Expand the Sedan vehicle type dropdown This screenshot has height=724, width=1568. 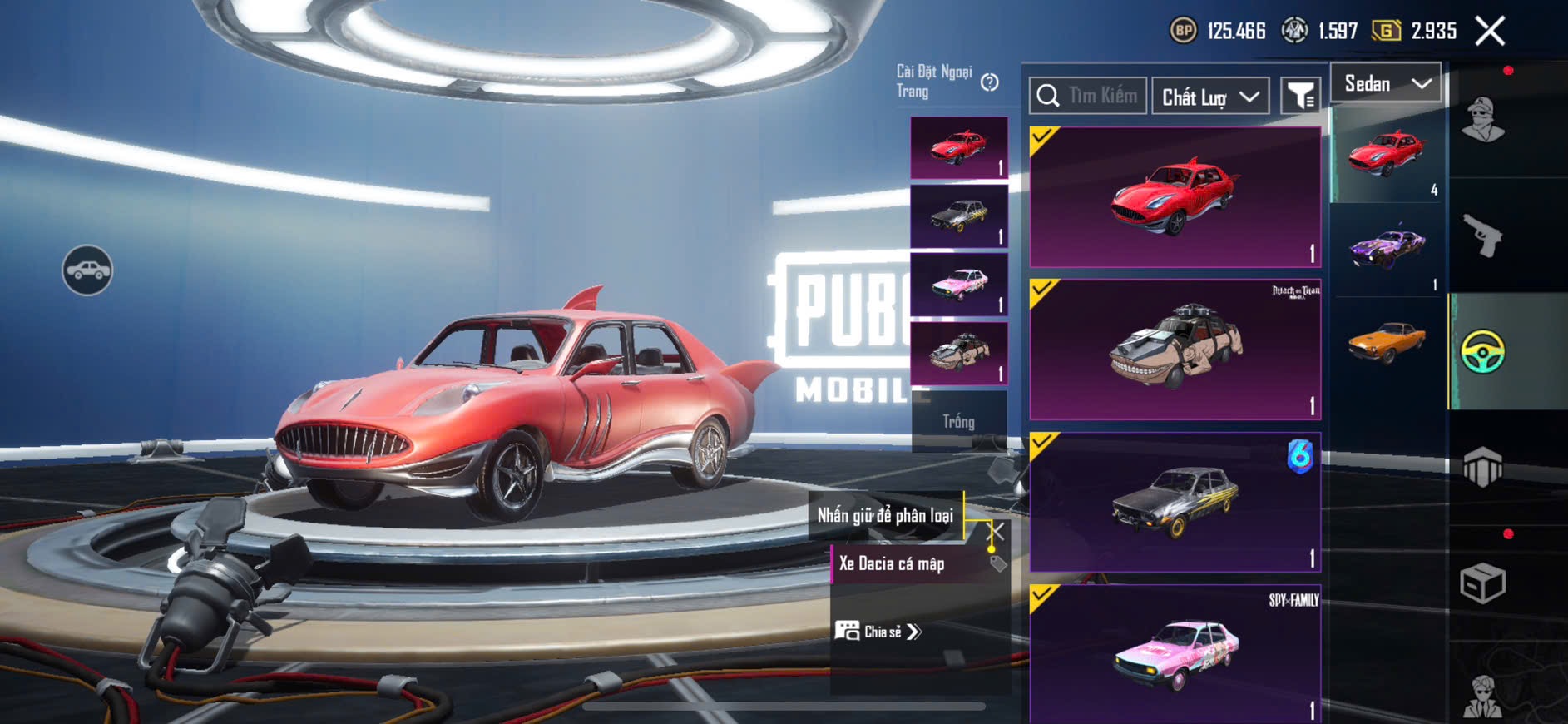click(x=1386, y=83)
